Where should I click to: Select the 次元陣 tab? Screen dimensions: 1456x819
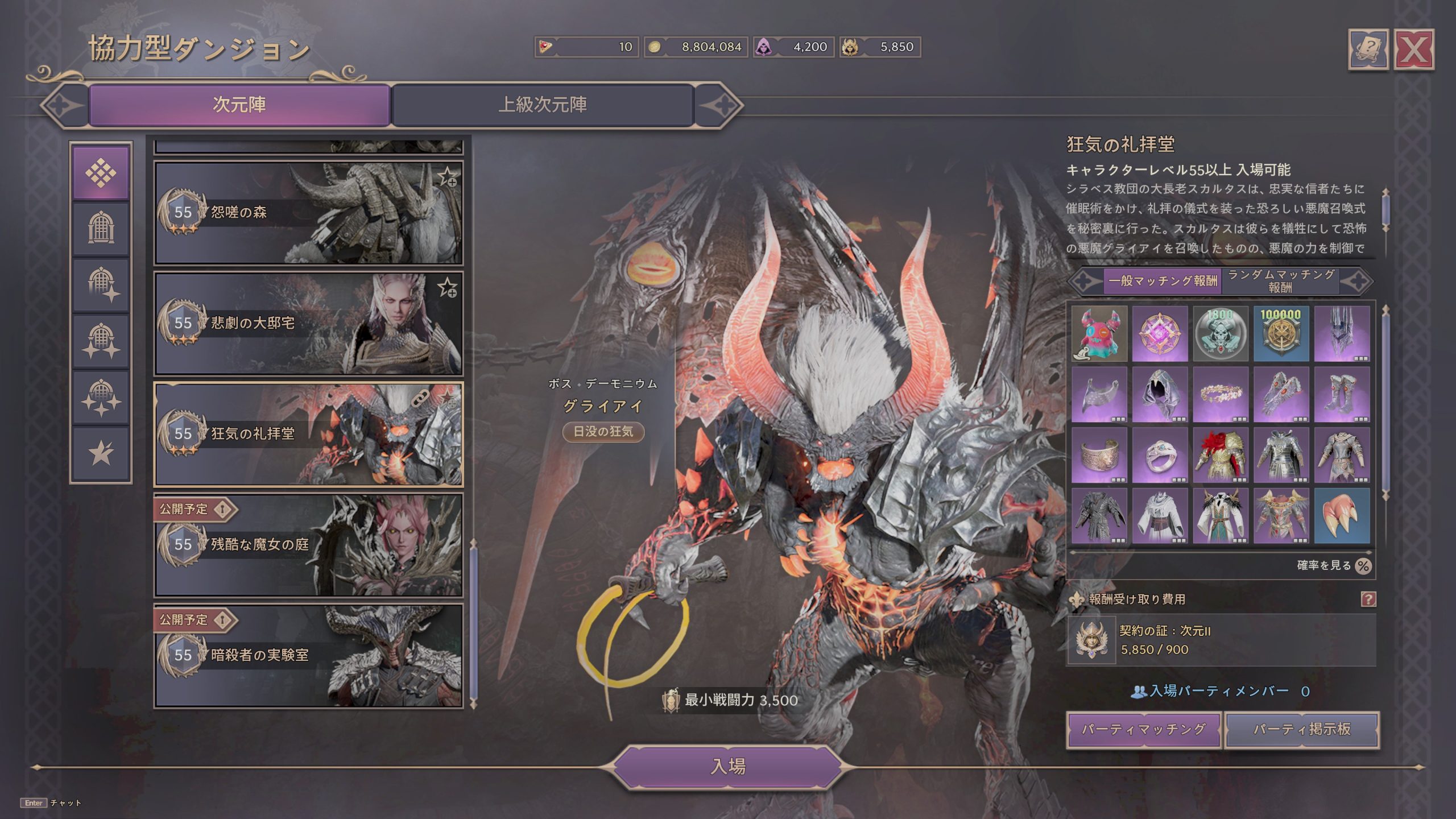pyautogui.click(x=239, y=105)
